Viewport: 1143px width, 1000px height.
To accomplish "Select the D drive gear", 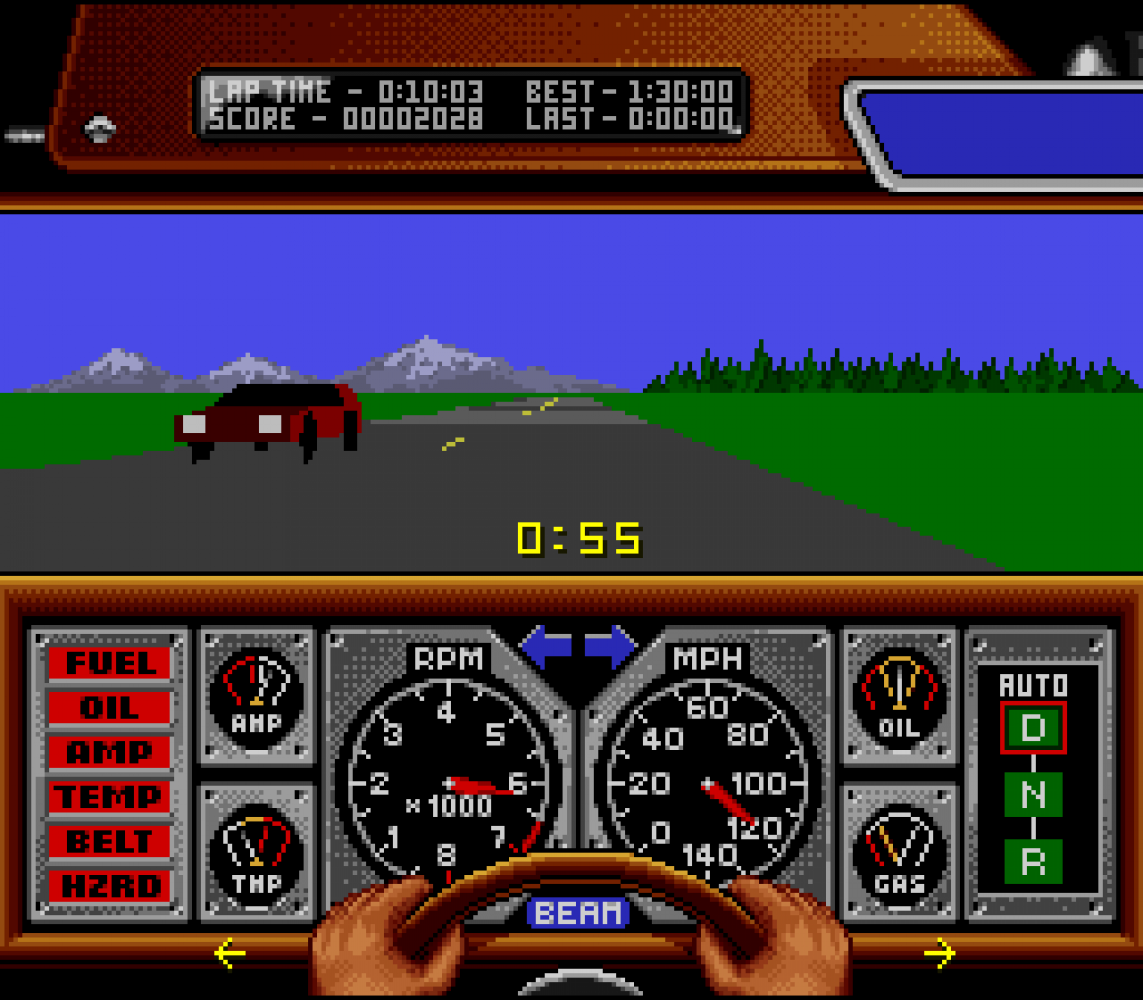I will pos(1033,727).
